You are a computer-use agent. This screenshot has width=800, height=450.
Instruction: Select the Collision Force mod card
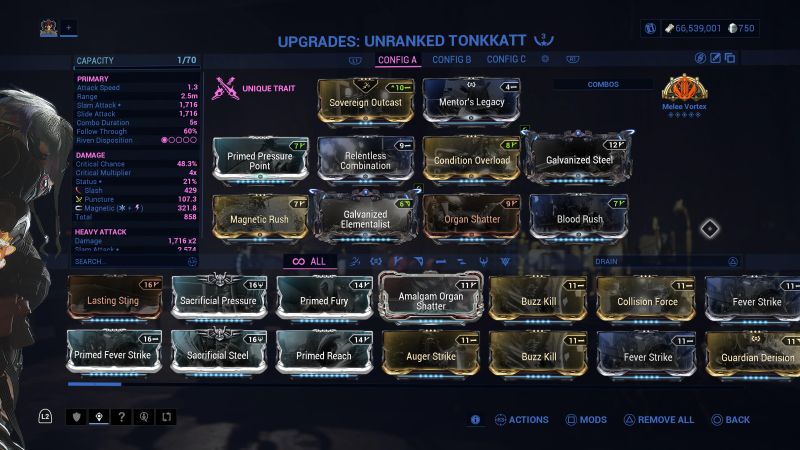point(646,300)
